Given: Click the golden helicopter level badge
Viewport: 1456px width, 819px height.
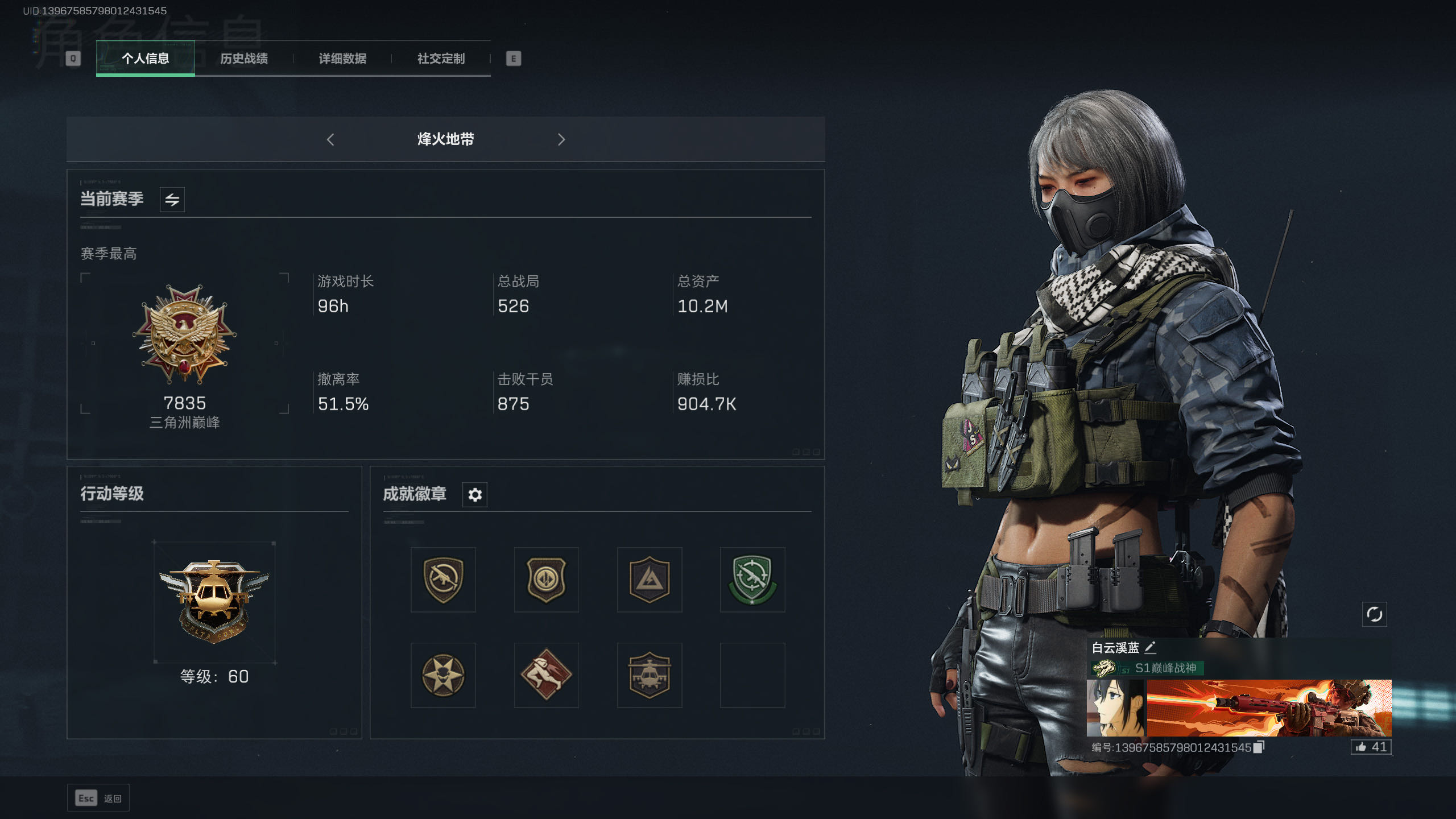Looking at the screenshot, I should coord(214,600).
